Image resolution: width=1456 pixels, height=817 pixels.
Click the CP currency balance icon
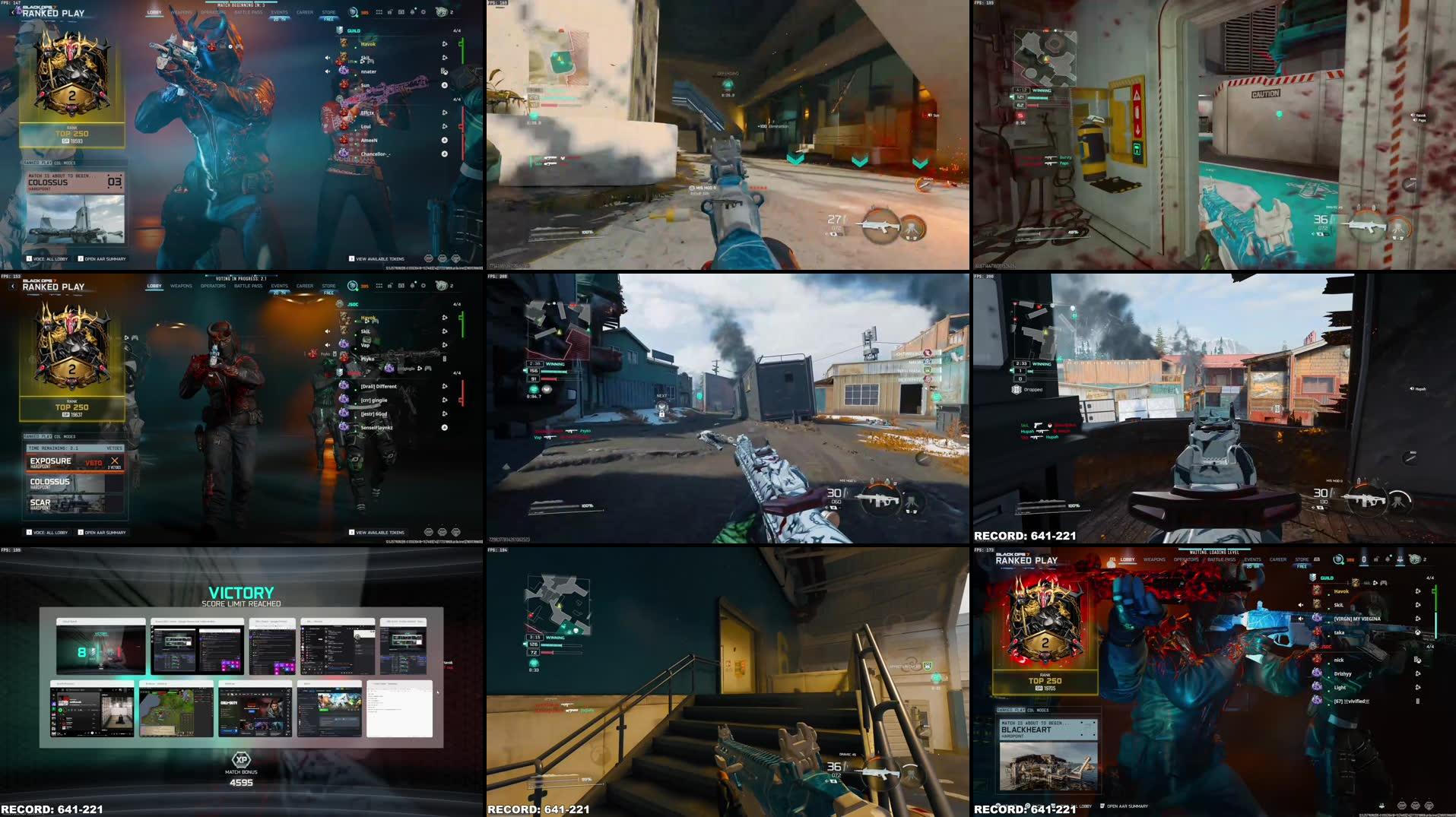click(x=365, y=12)
